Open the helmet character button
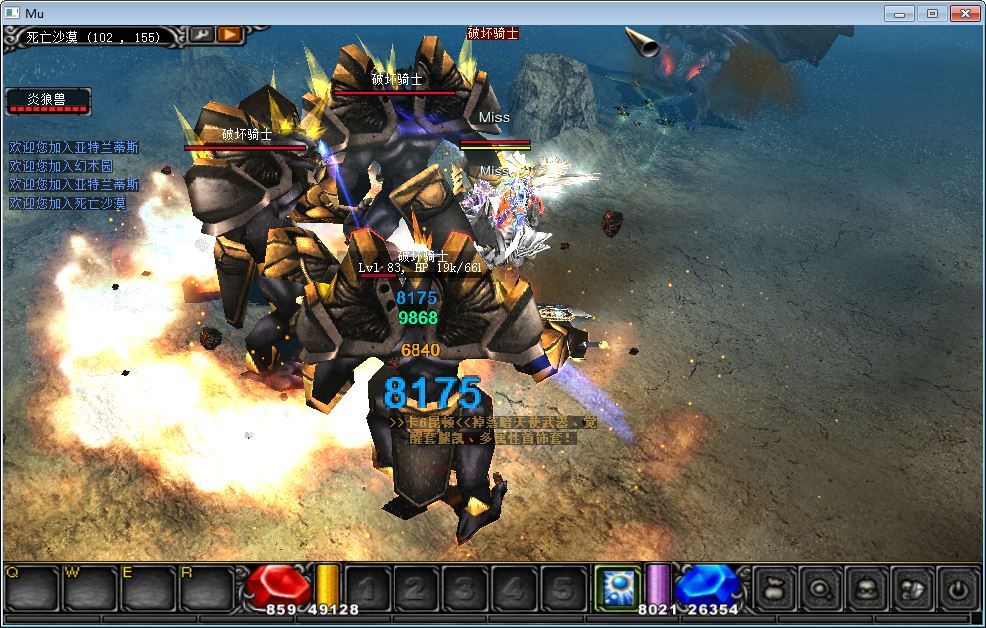 (x=865, y=589)
